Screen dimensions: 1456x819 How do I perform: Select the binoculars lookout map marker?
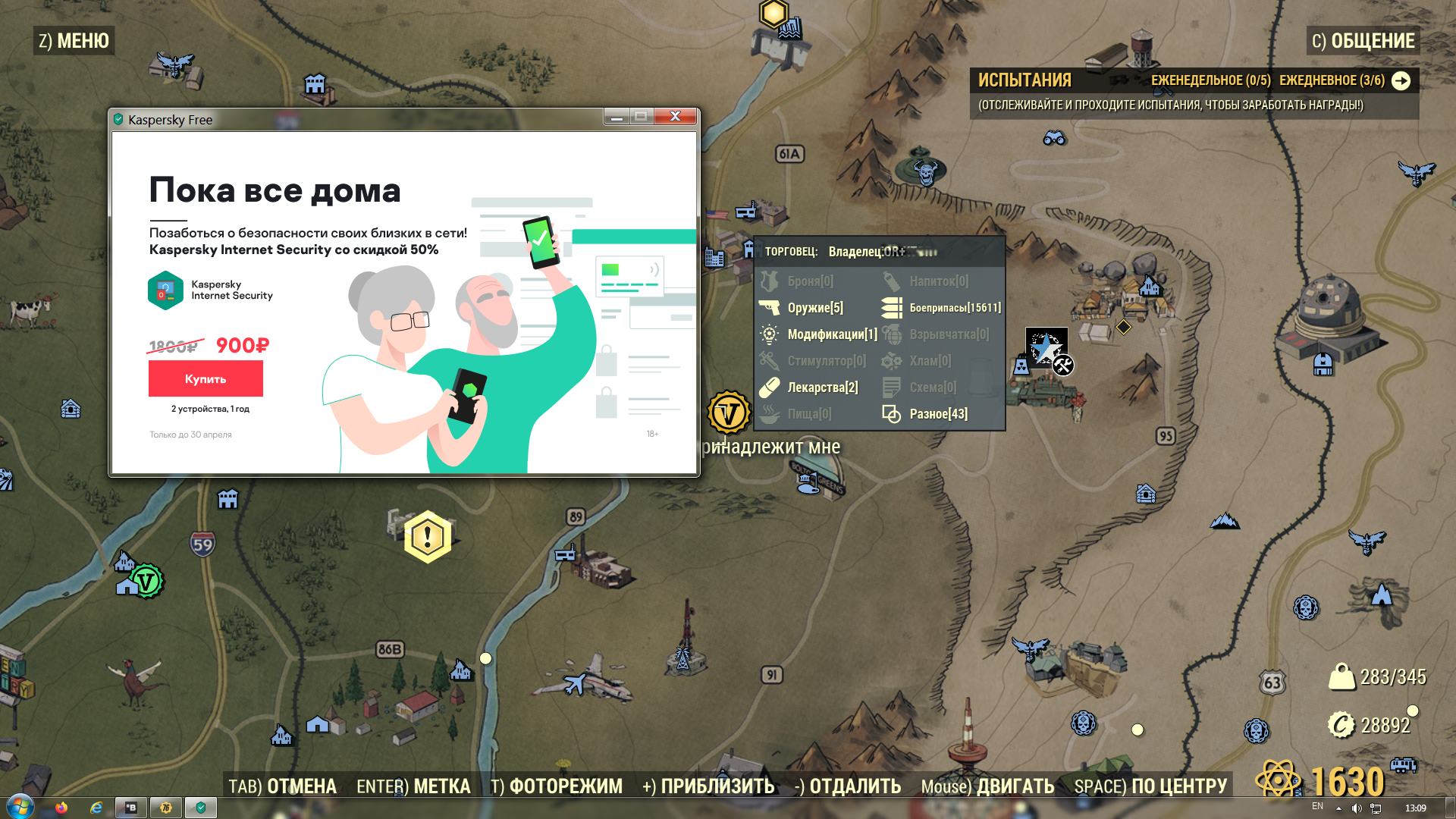1054,138
